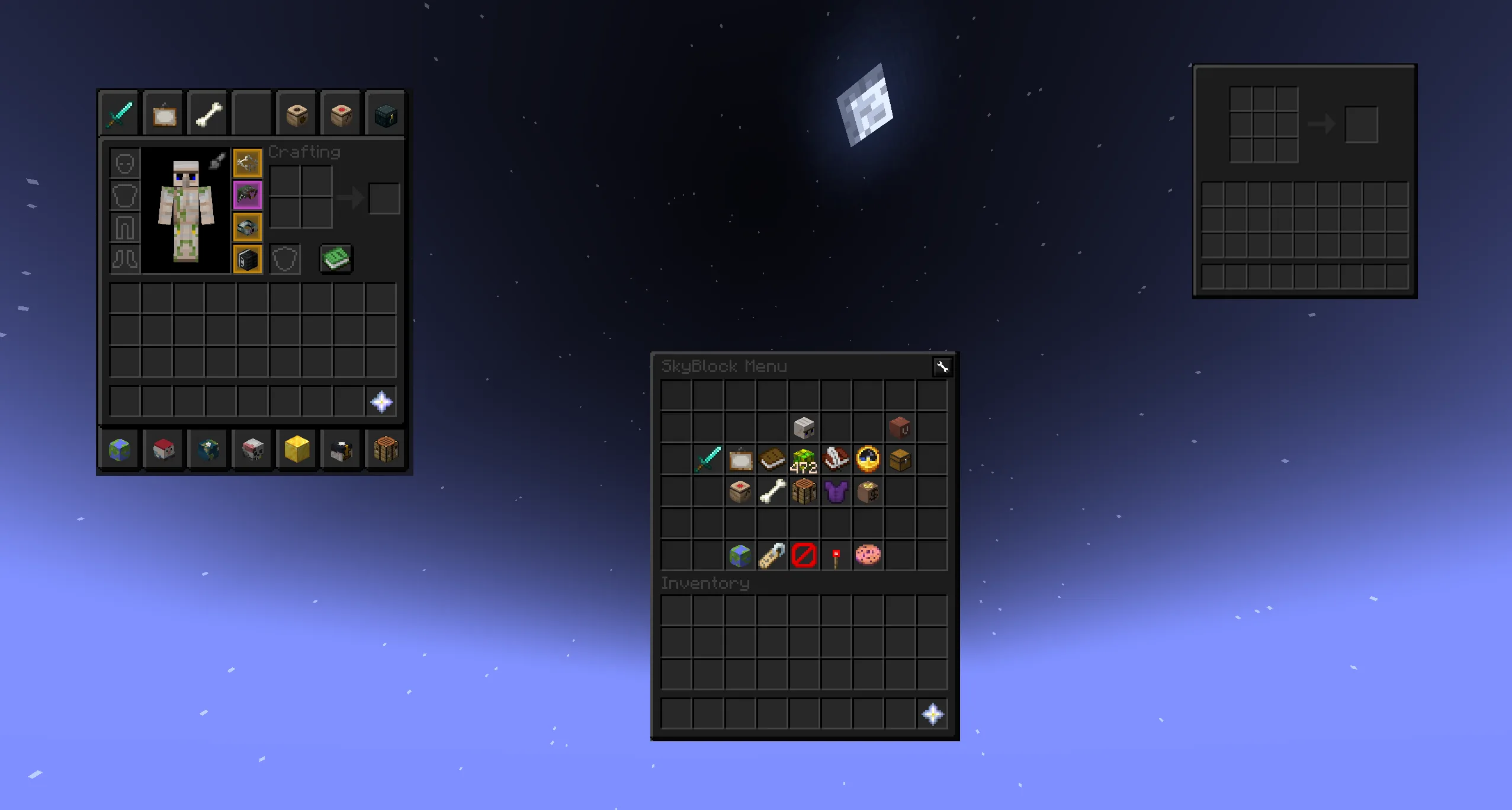Click the bone pets icon in SkyBlock Menu
1512x810 pixels.
773,492
